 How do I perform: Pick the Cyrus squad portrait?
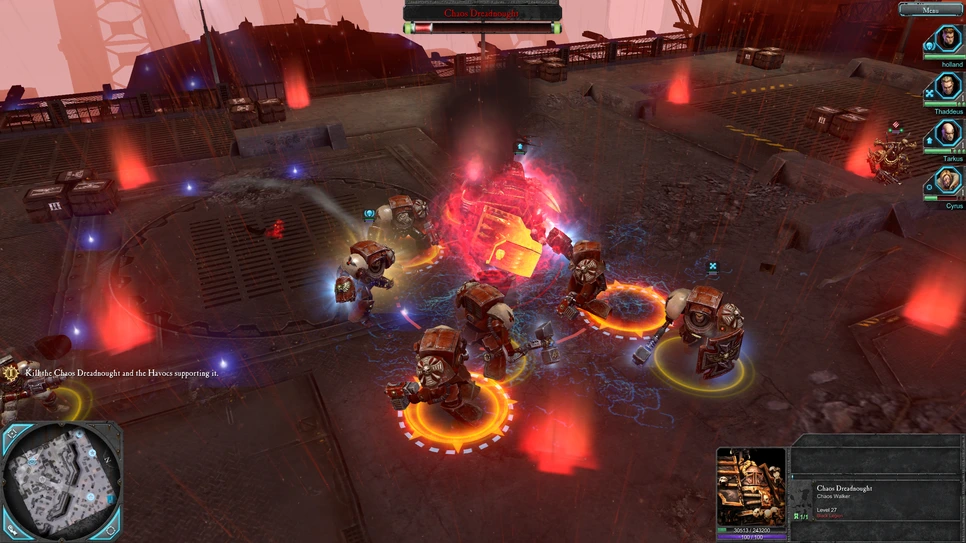(948, 182)
